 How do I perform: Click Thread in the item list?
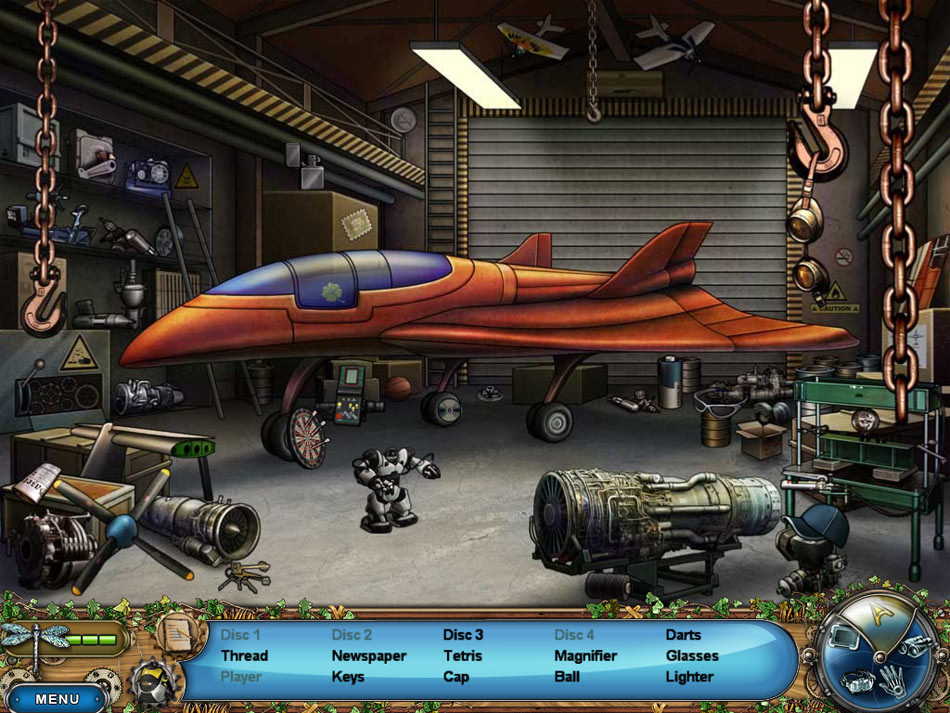click(x=244, y=656)
